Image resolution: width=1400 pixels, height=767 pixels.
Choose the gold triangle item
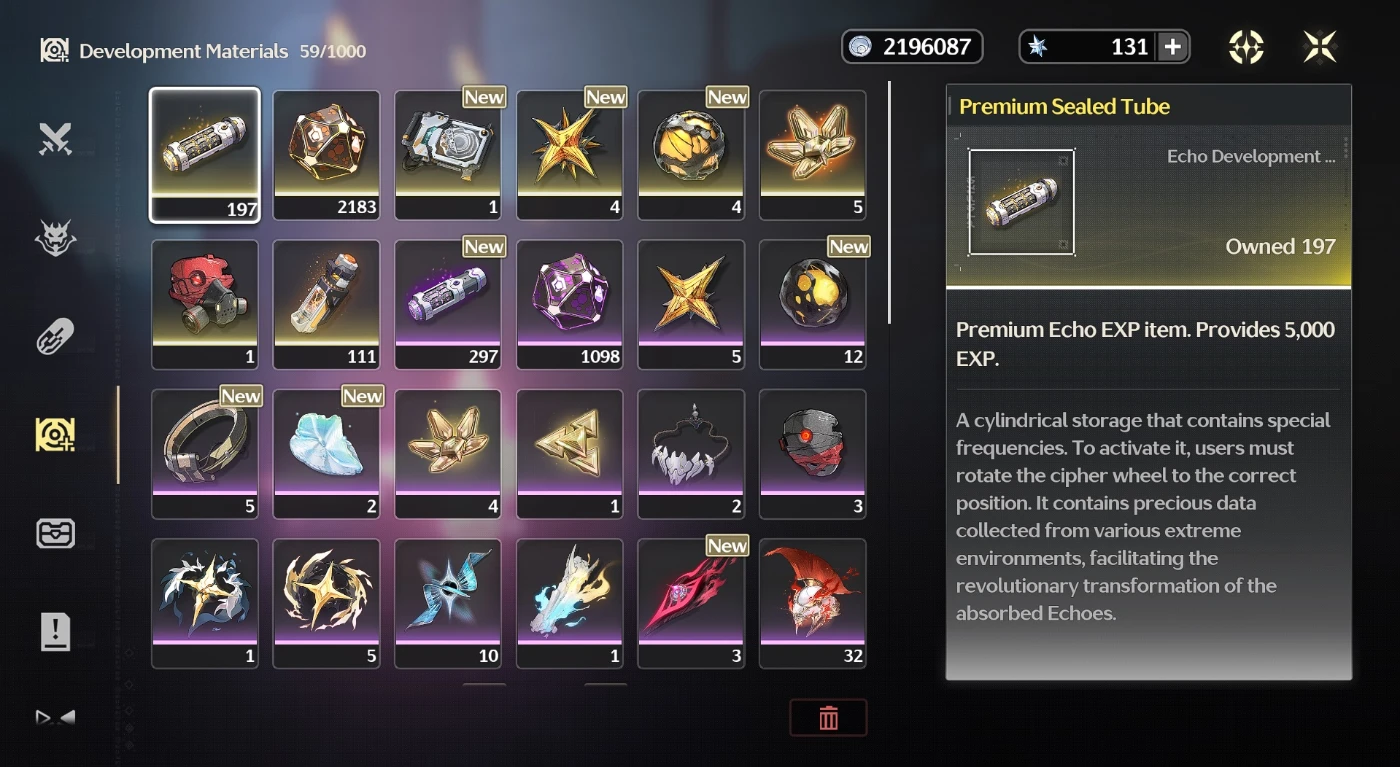[570, 453]
